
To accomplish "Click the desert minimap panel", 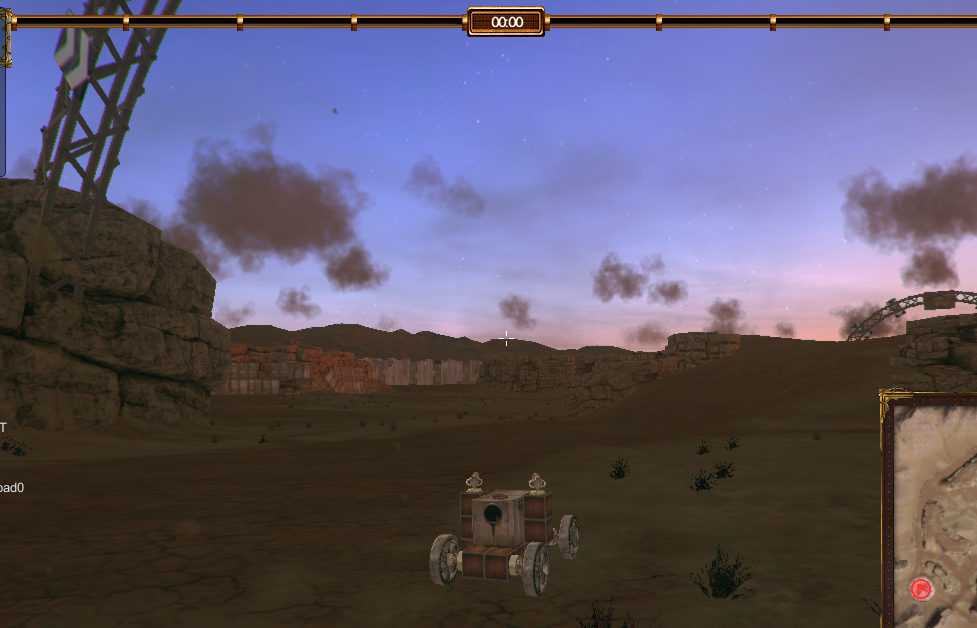I will 935,490.
